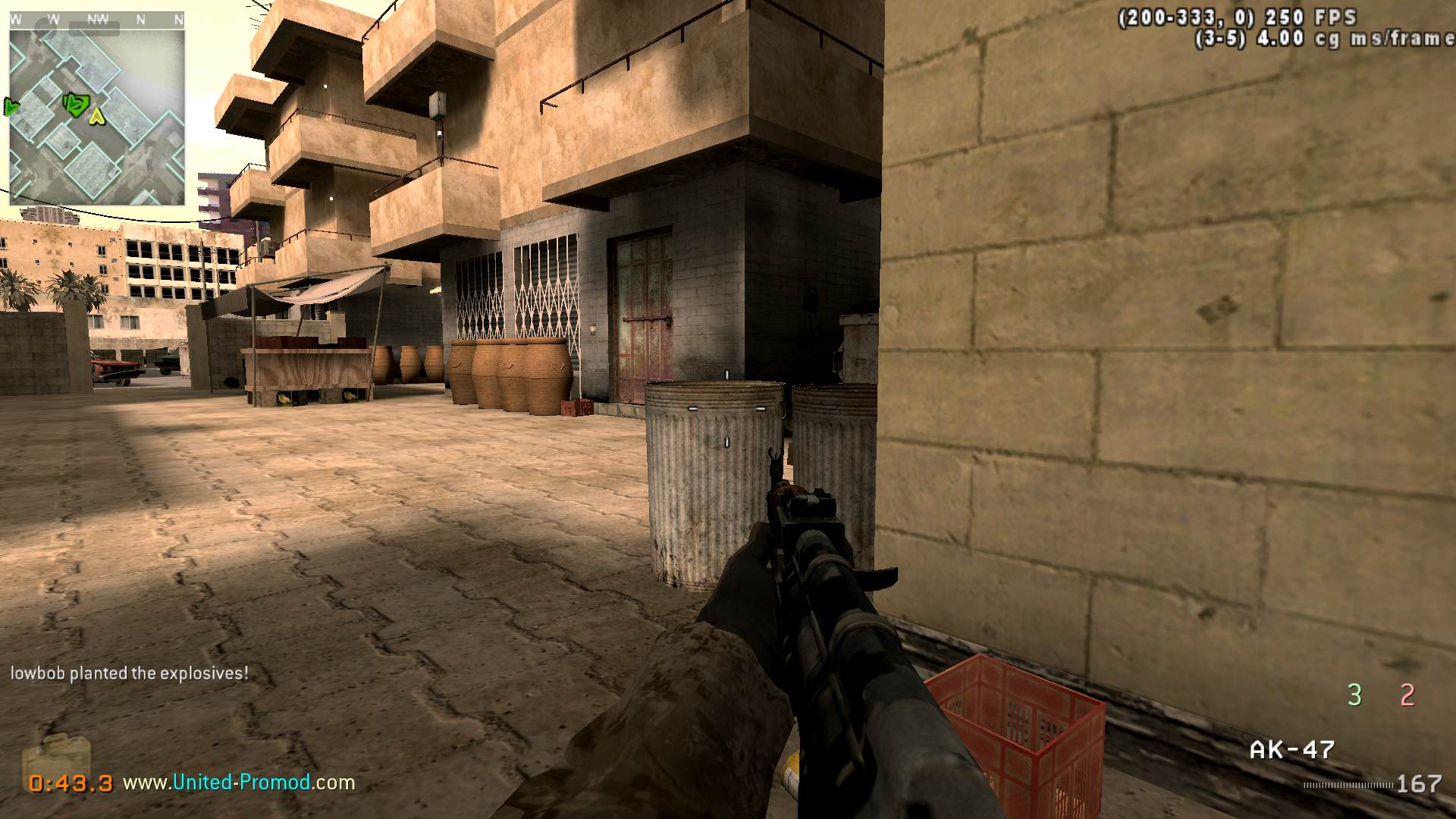Click the compass strip above the minimap
Image resolution: width=1456 pixels, height=819 pixels.
click(x=97, y=20)
